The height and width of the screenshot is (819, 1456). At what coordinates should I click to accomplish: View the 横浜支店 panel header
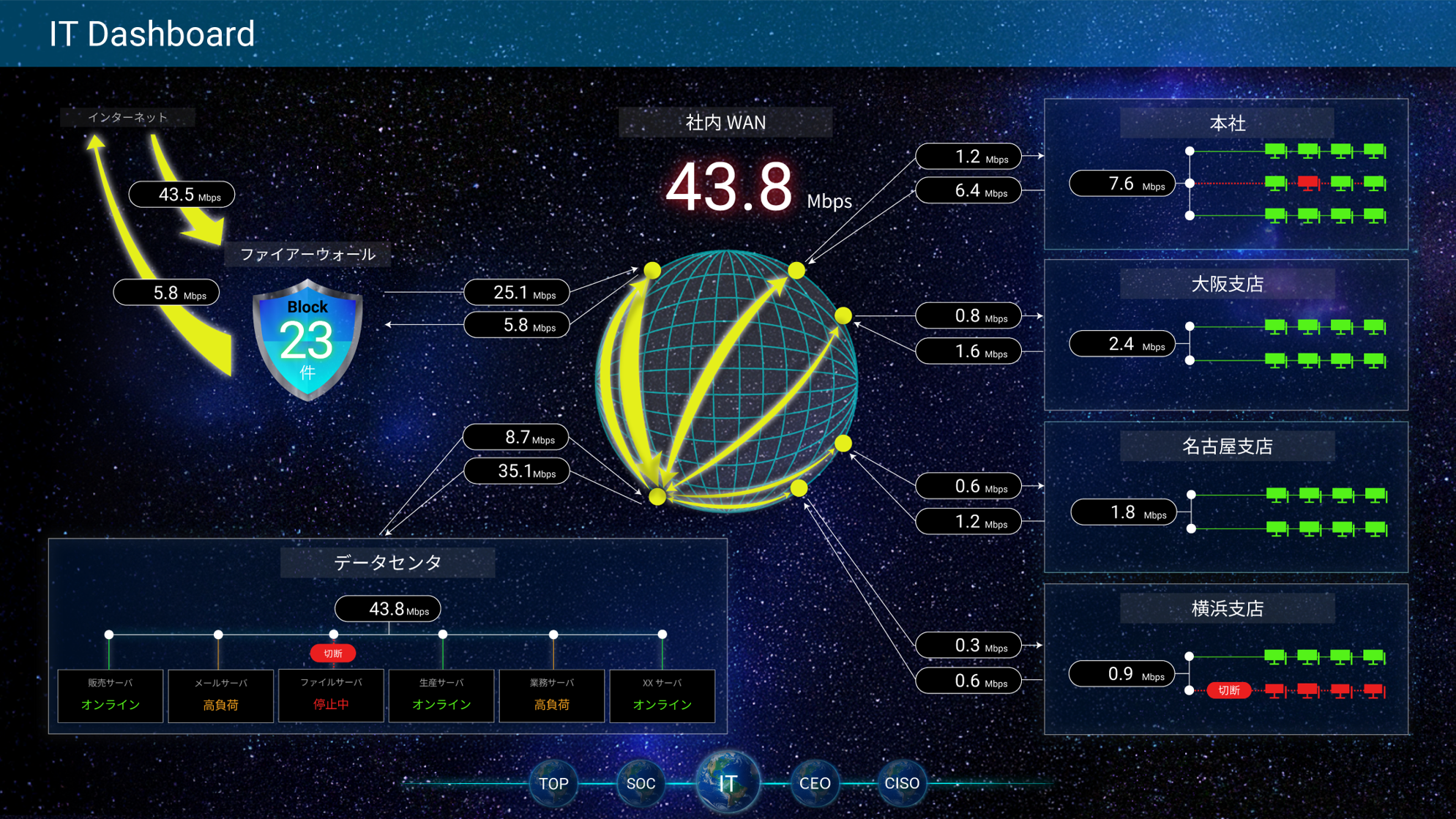click(x=1227, y=608)
